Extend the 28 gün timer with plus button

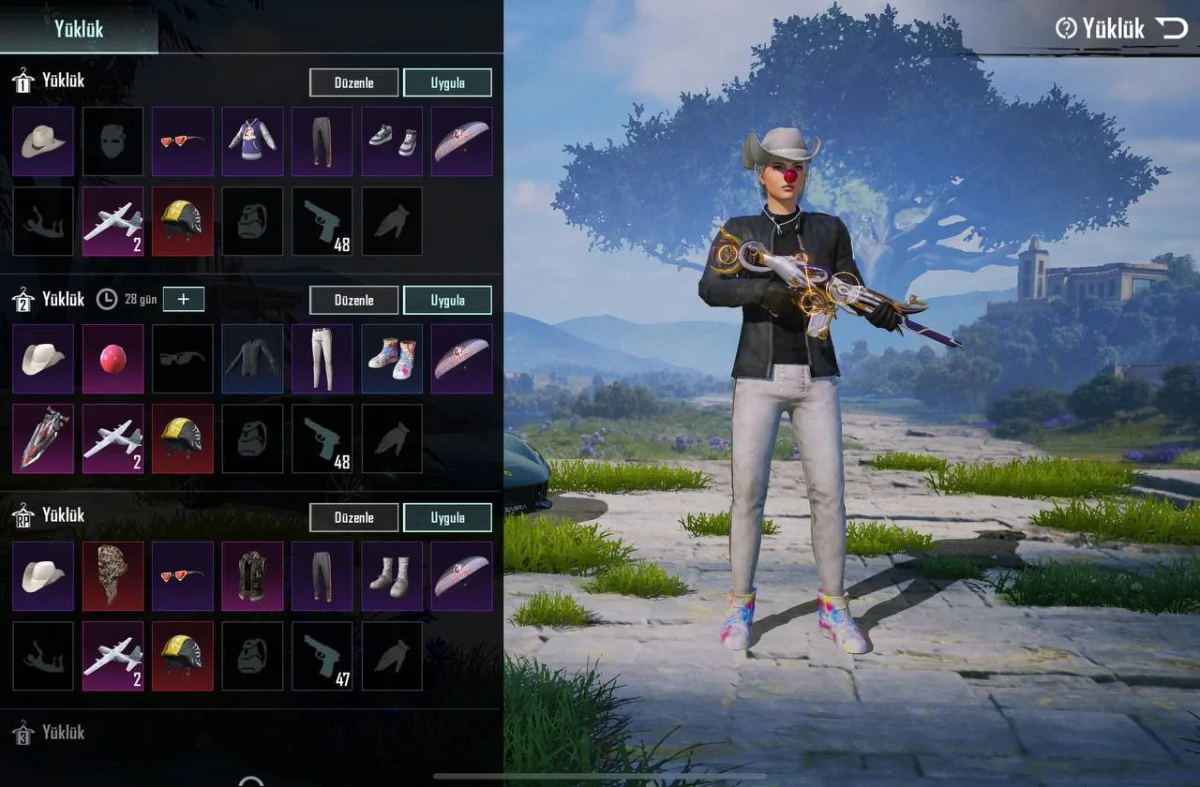[x=183, y=299]
